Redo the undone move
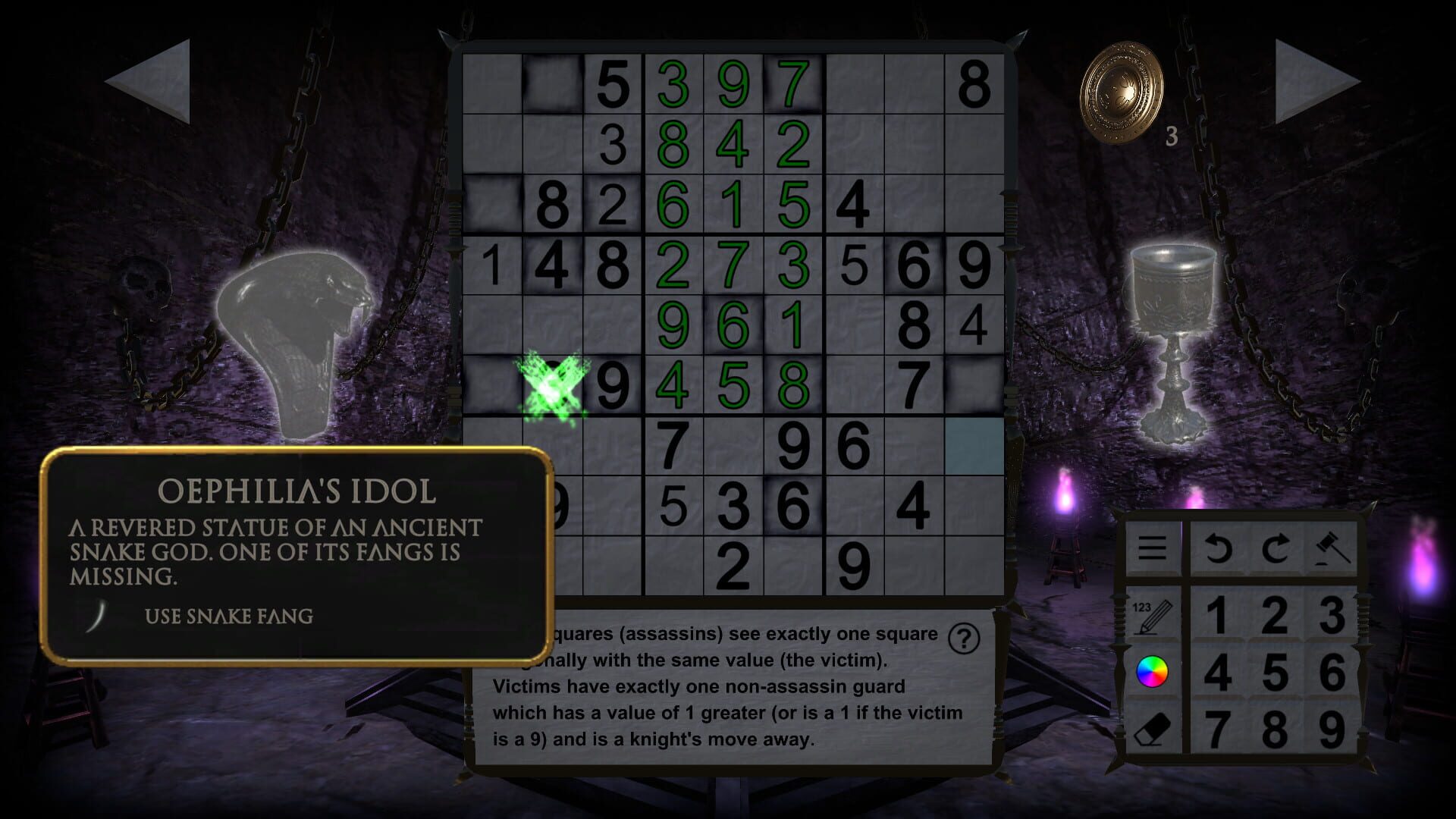 pyautogui.click(x=1279, y=548)
